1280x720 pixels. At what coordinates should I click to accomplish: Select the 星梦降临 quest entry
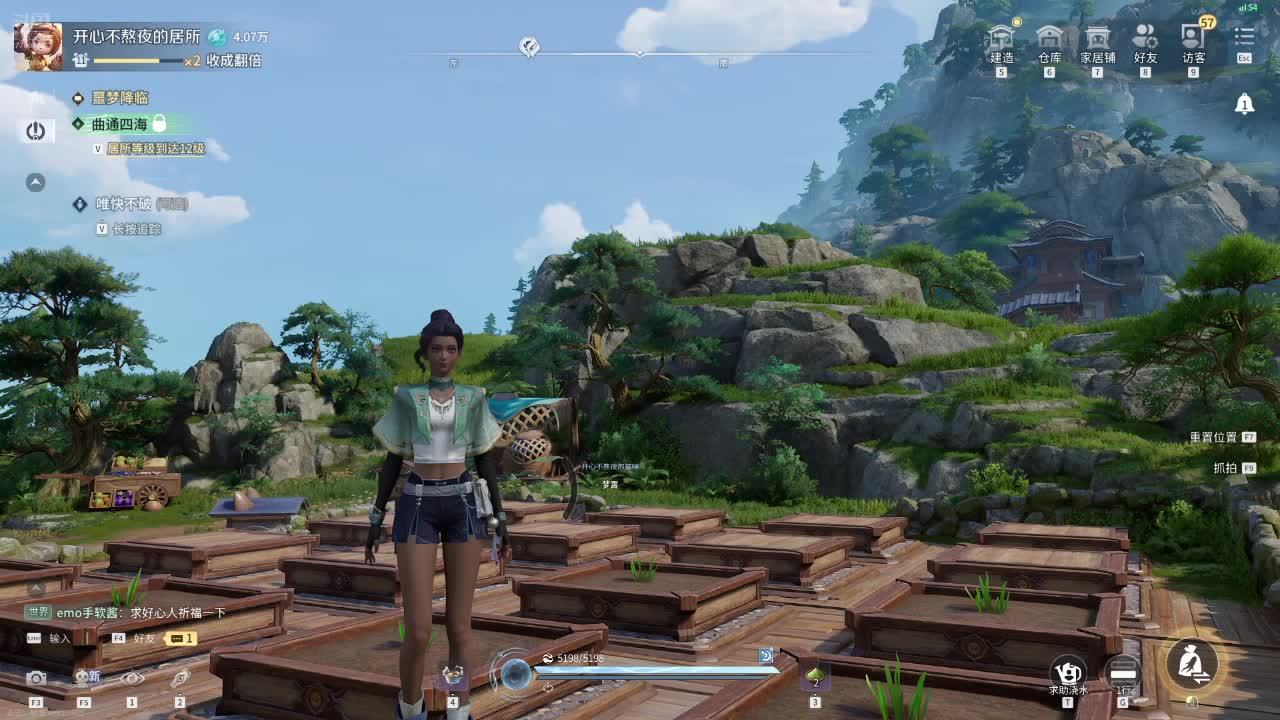(120, 98)
